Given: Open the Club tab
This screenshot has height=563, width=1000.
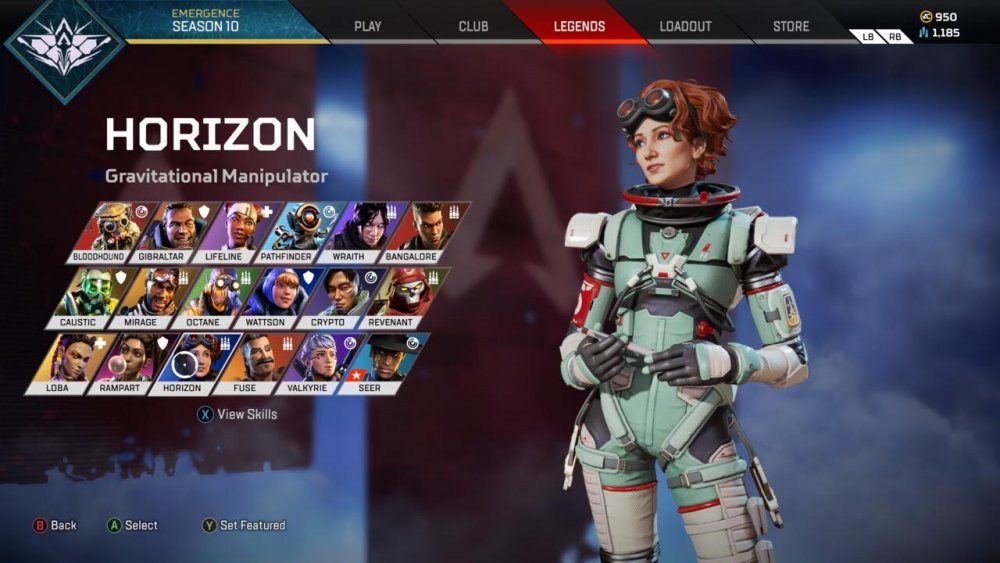Looking at the screenshot, I should pyautogui.click(x=473, y=26).
